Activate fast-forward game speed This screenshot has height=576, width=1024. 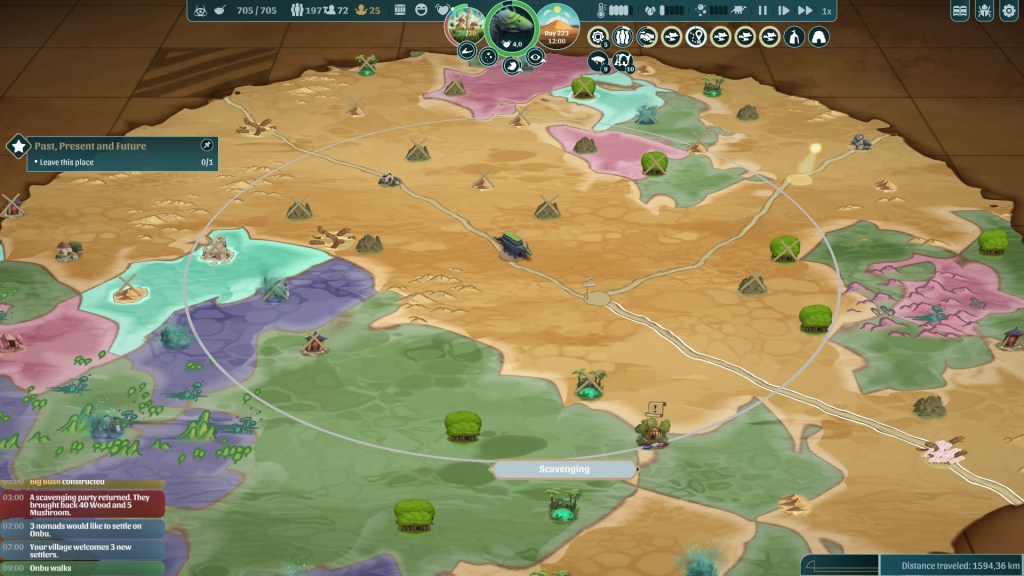pos(803,11)
